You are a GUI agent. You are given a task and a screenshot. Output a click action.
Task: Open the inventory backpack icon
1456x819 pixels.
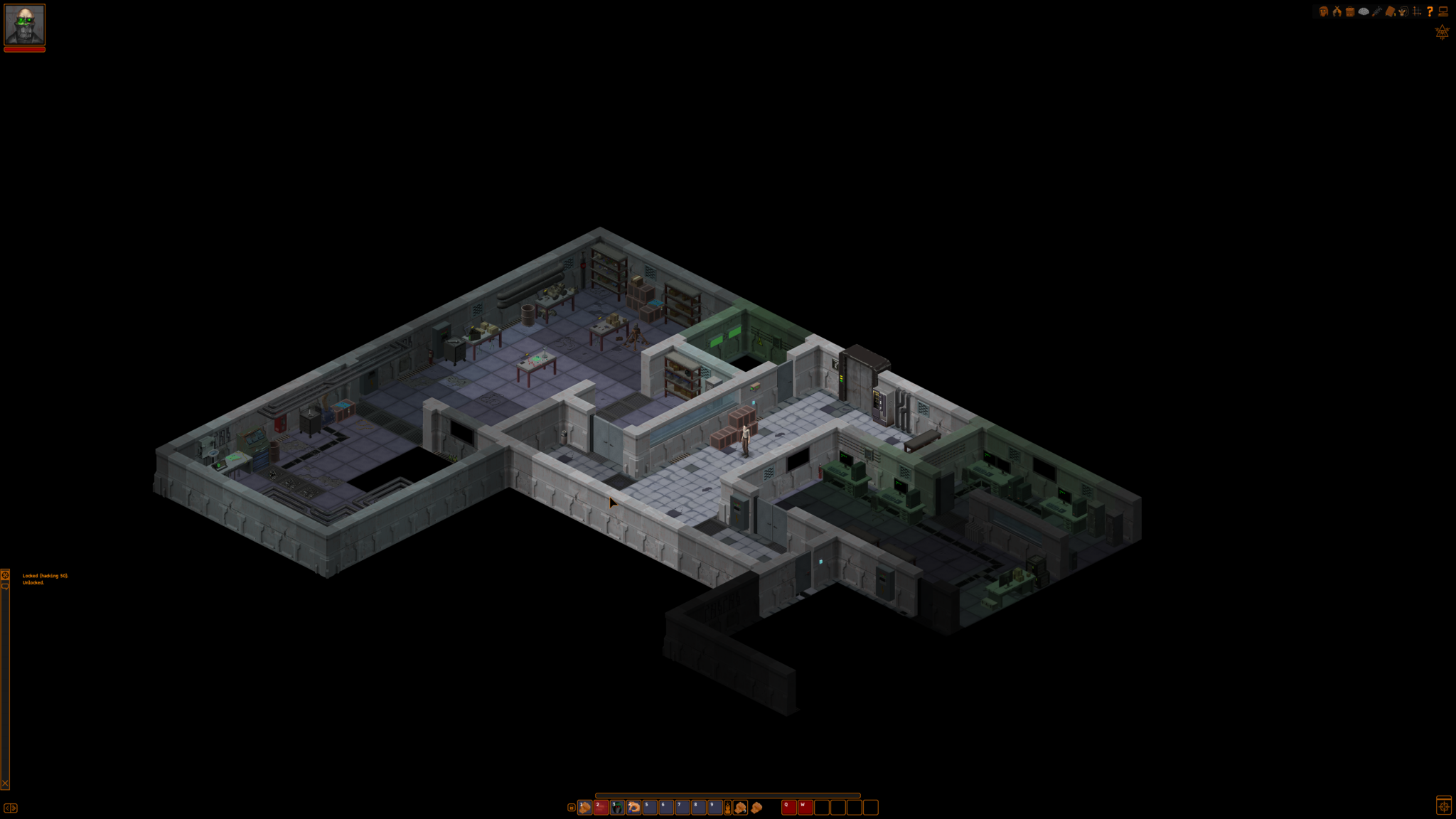[1349, 11]
